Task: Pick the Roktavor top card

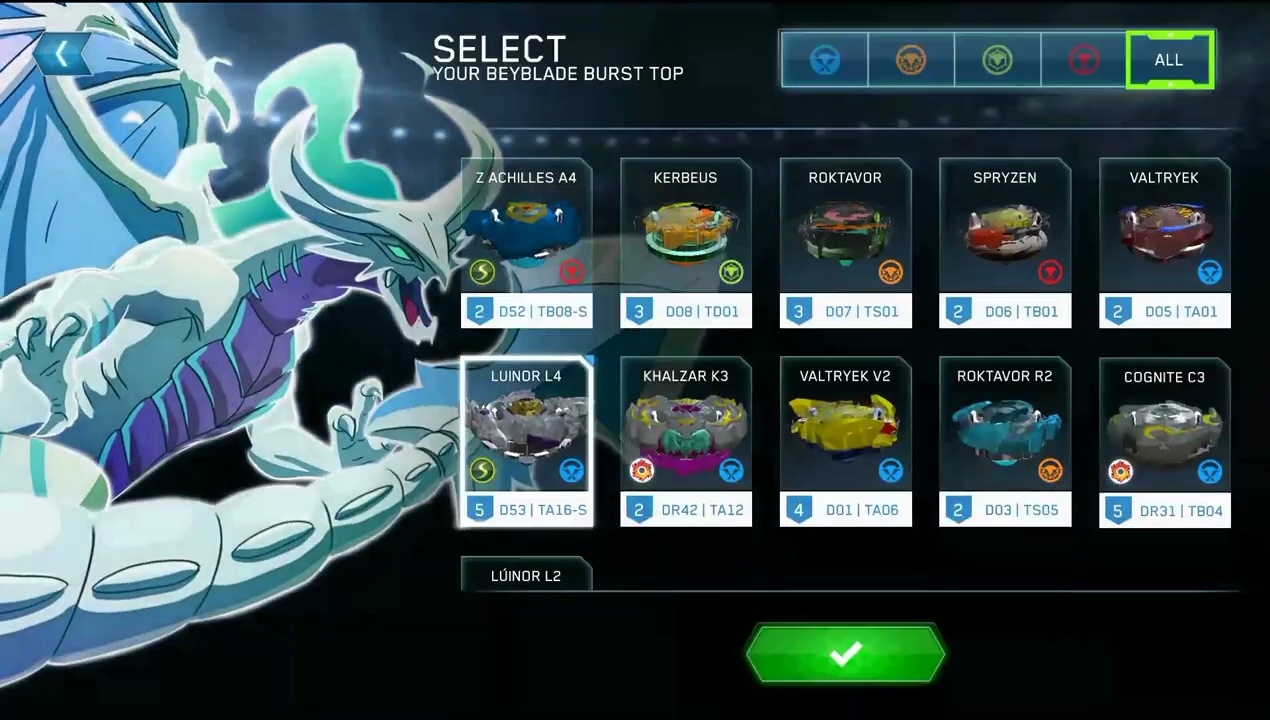Action: coord(845,243)
